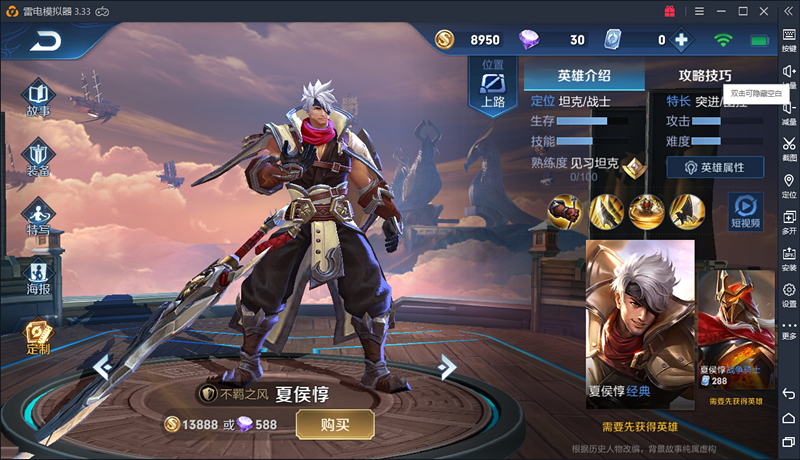Go back using the return arrow
The height and width of the screenshot is (460, 800).
click(x=46, y=42)
